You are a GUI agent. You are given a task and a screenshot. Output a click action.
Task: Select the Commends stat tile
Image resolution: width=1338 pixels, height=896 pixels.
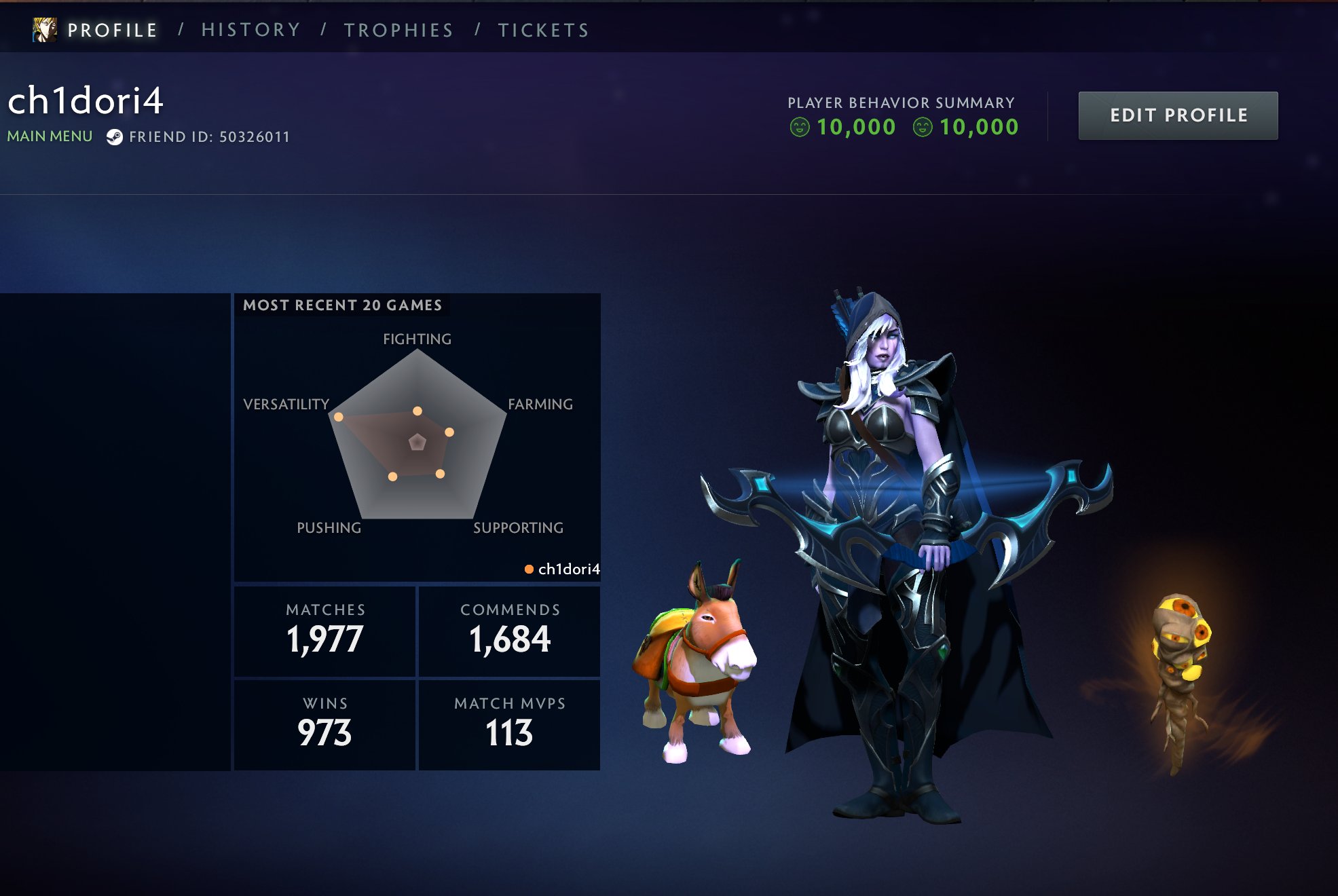click(x=510, y=631)
